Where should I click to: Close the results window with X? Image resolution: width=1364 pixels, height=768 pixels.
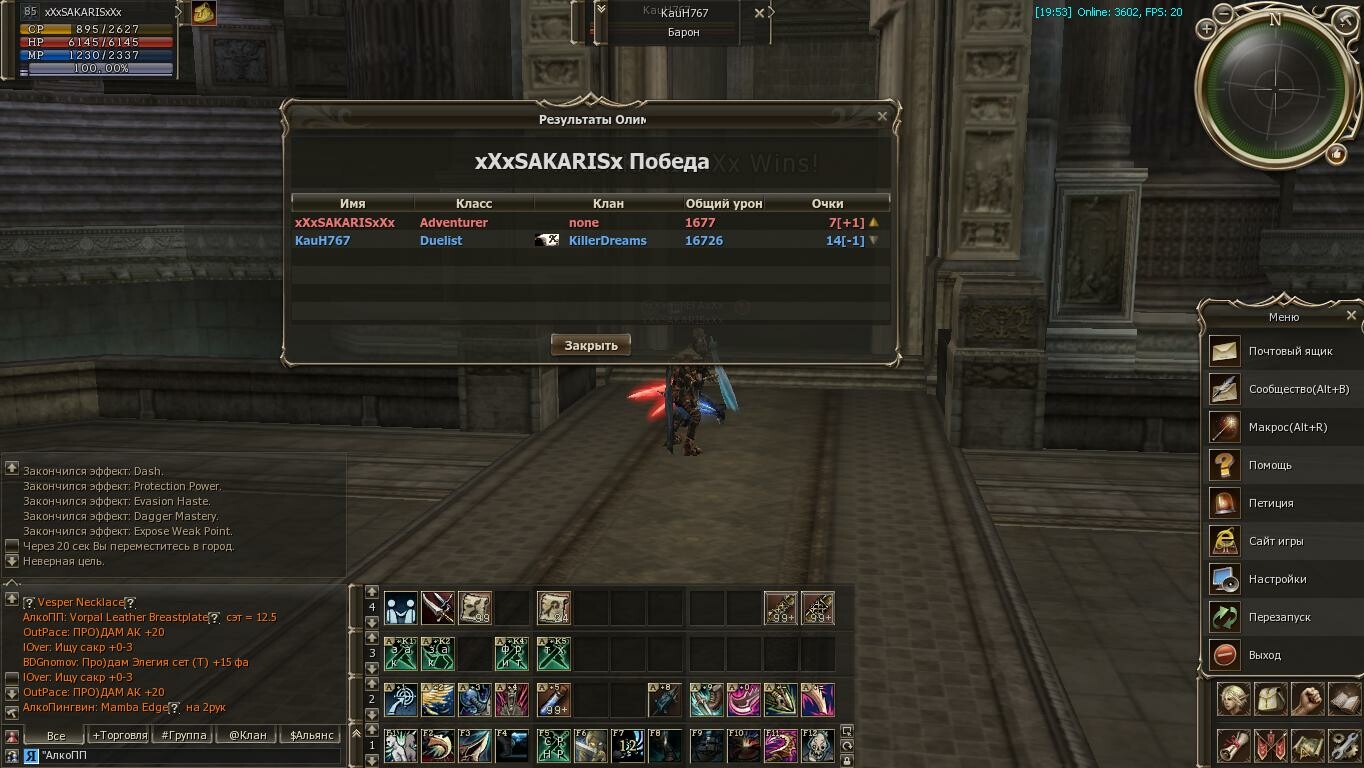882,116
